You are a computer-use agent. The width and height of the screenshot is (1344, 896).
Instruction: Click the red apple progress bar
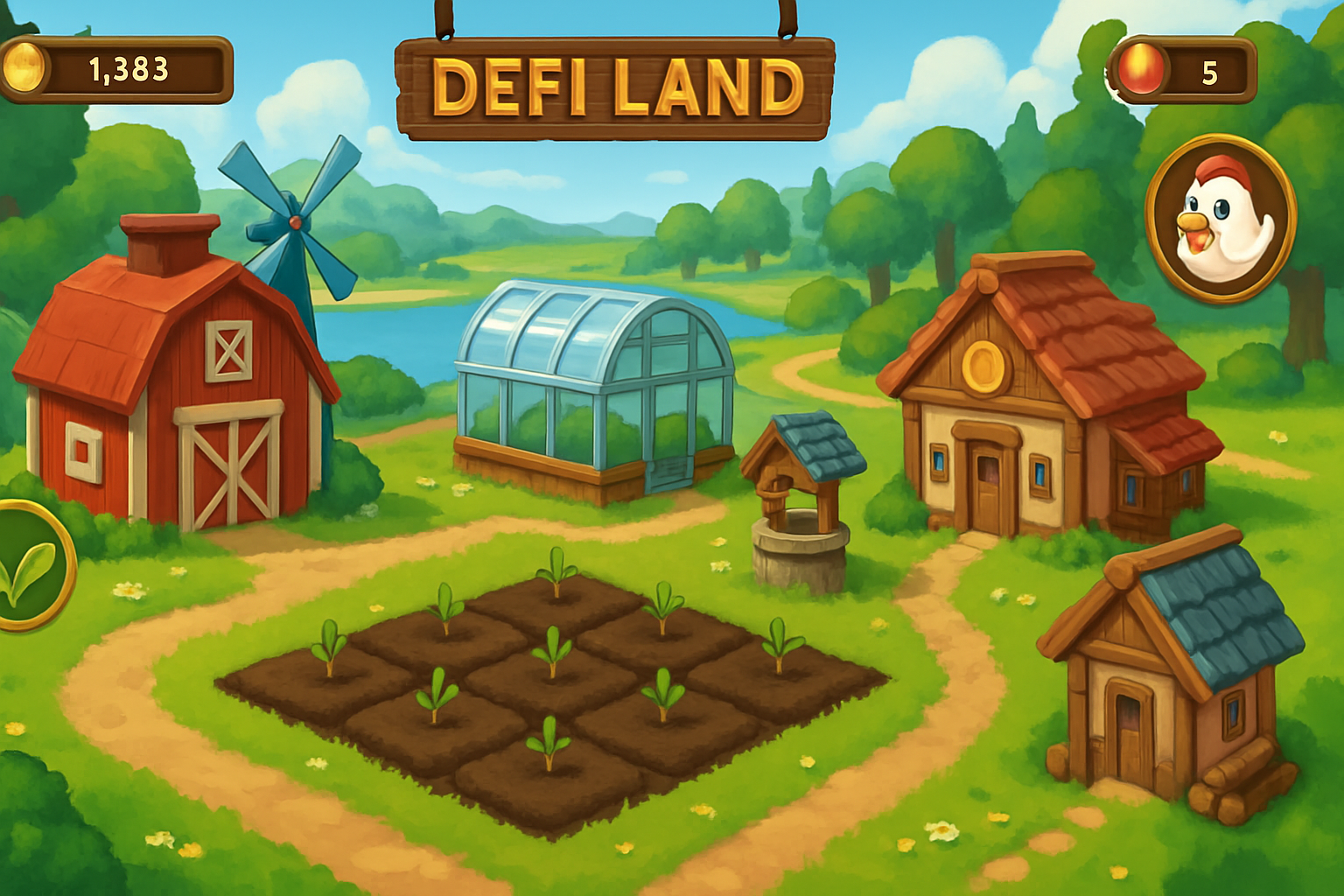tap(1181, 70)
